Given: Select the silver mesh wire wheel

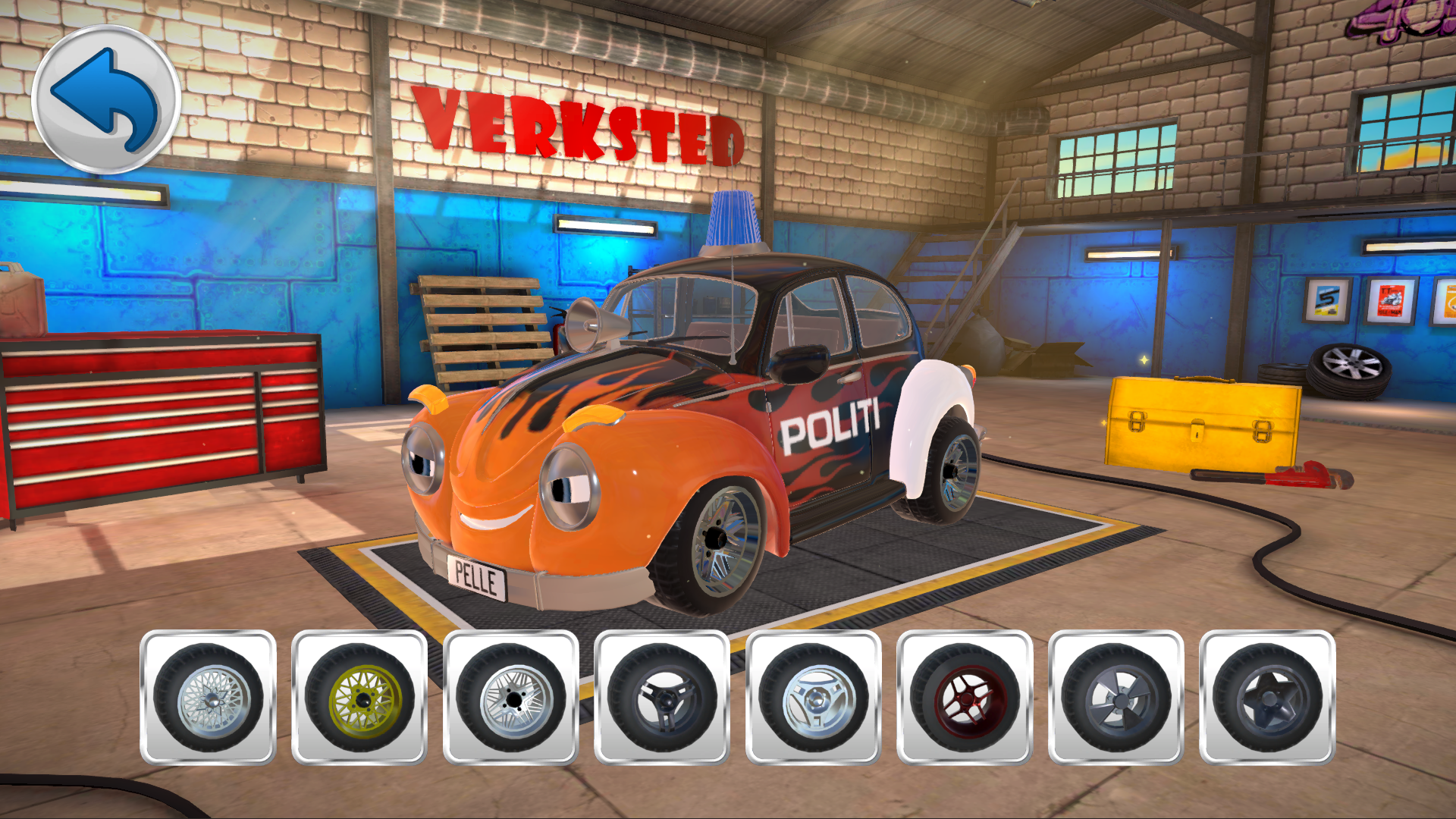Looking at the screenshot, I should [208, 697].
